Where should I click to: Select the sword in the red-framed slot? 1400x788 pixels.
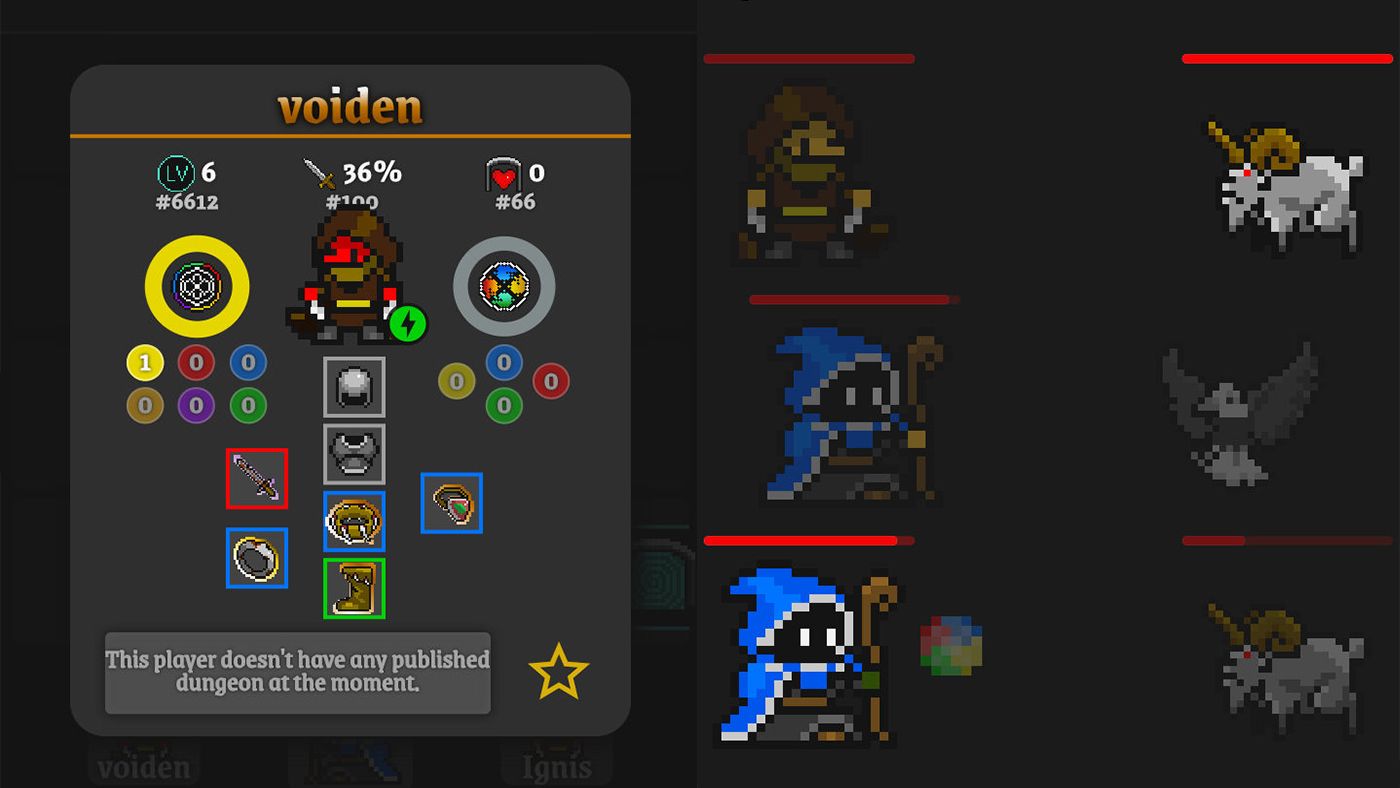(x=257, y=479)
